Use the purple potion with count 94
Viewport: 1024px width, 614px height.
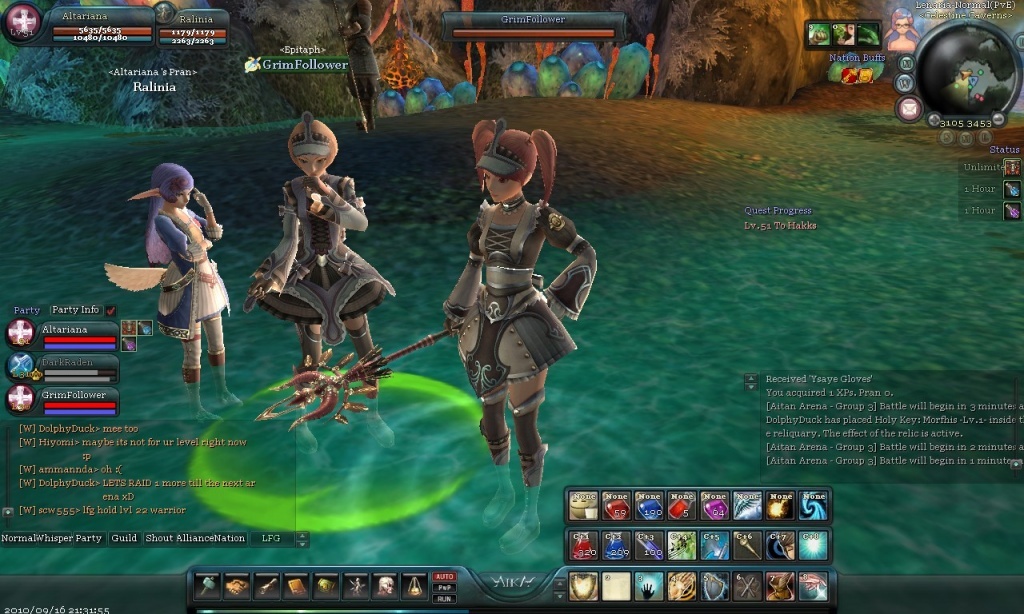(714, 505)
